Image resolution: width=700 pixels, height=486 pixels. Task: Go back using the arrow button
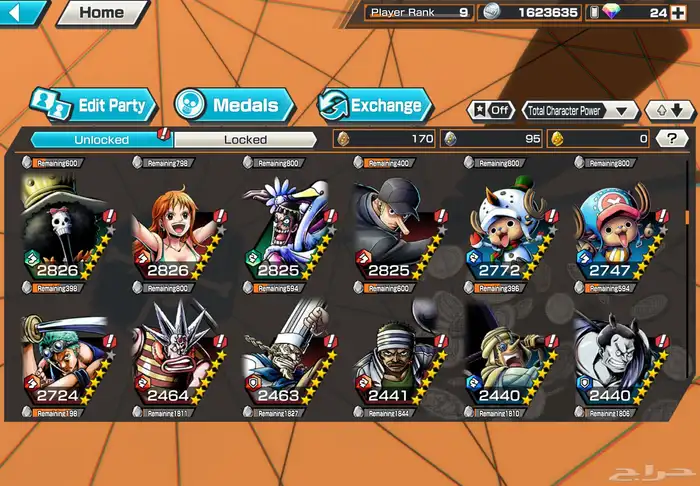(22, 13)
